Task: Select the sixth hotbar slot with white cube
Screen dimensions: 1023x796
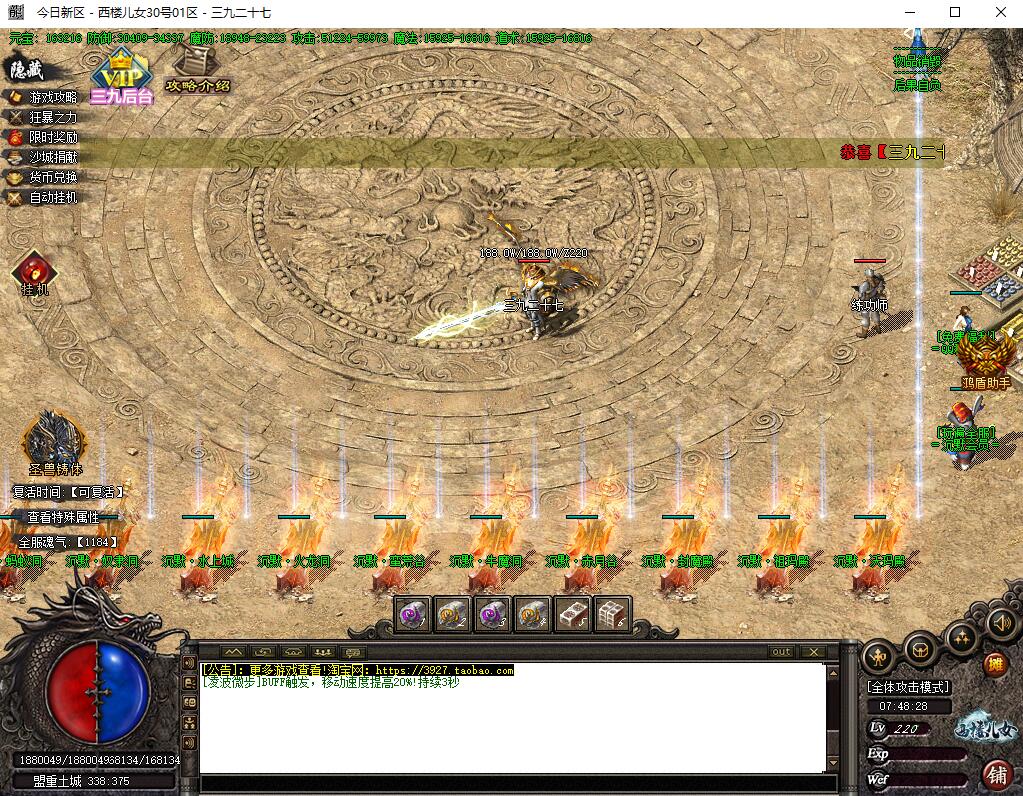Action: [x=612, y=614]
